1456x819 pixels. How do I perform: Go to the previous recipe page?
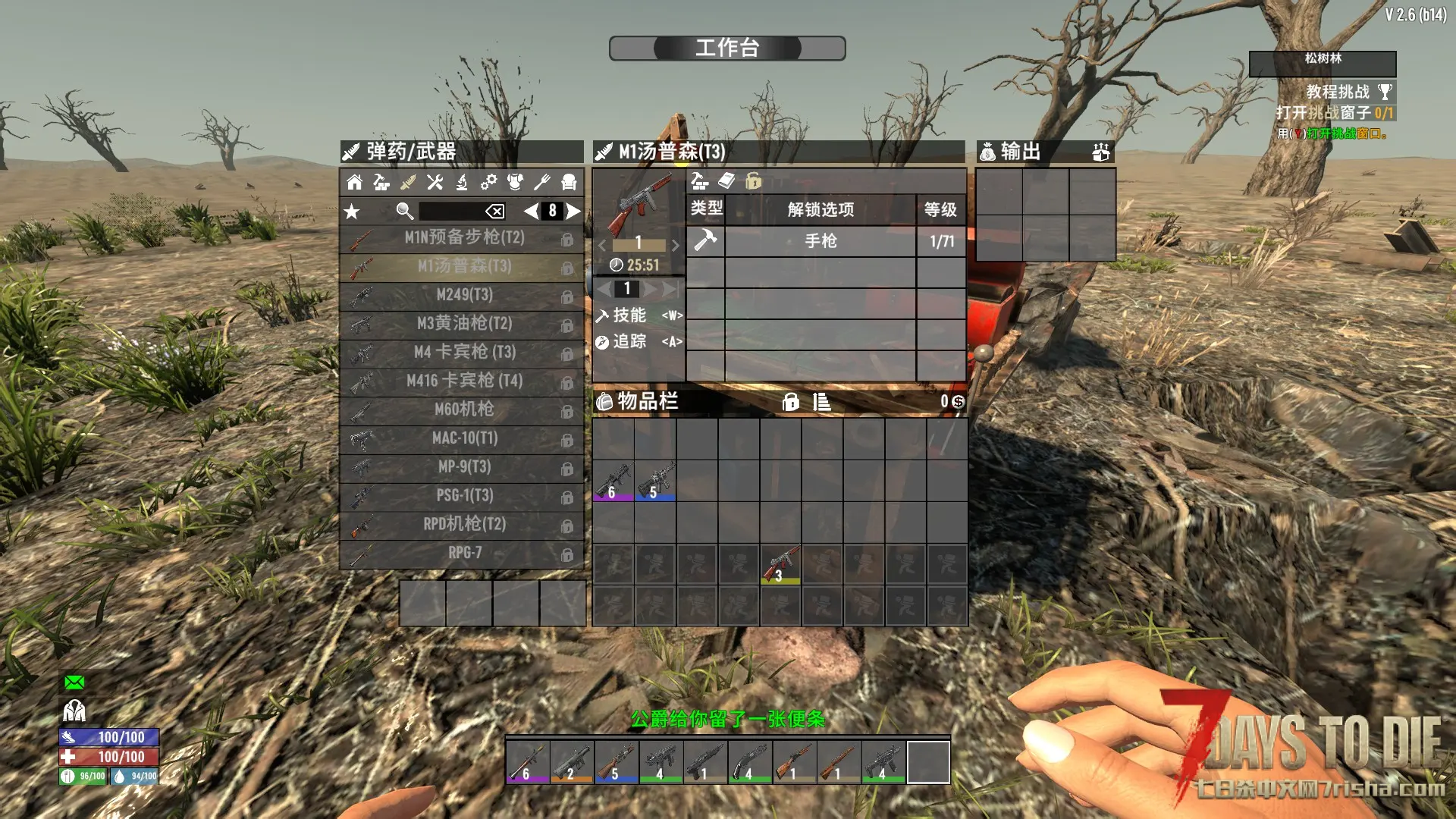click(531, 212)
